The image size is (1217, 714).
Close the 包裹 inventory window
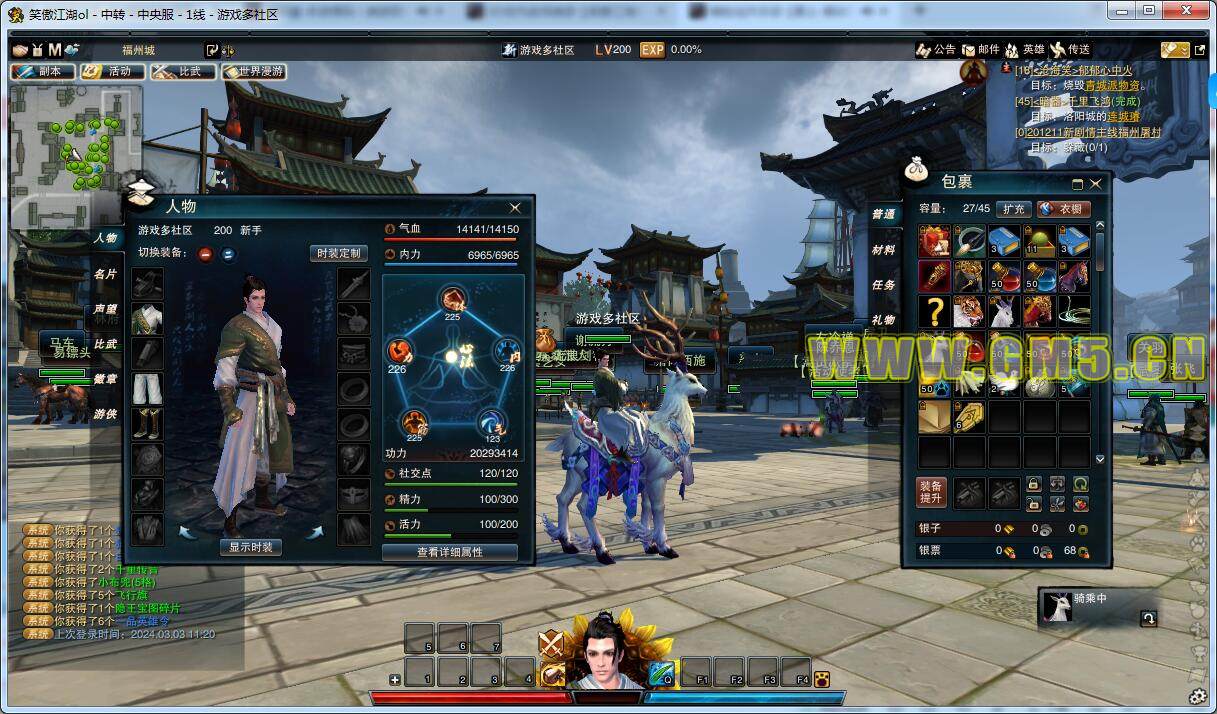coord(1096,184)
